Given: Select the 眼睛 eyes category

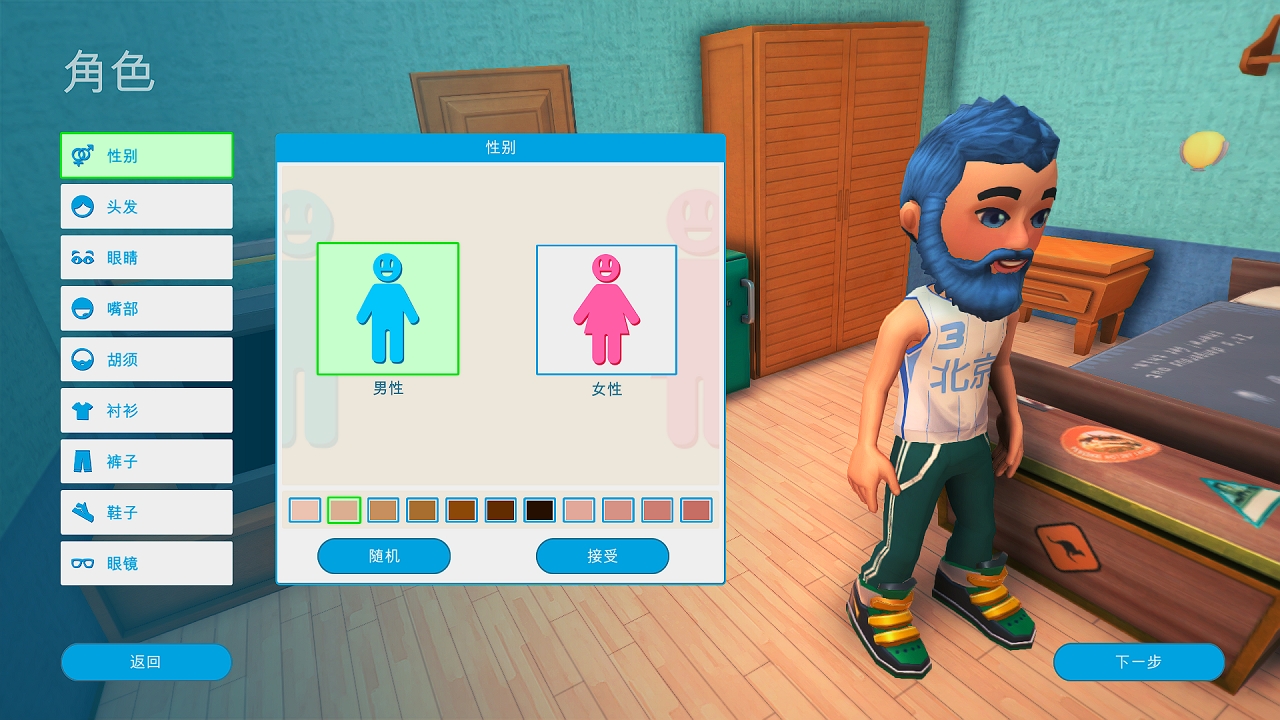Looking at the screenshot, I should 146,258.
